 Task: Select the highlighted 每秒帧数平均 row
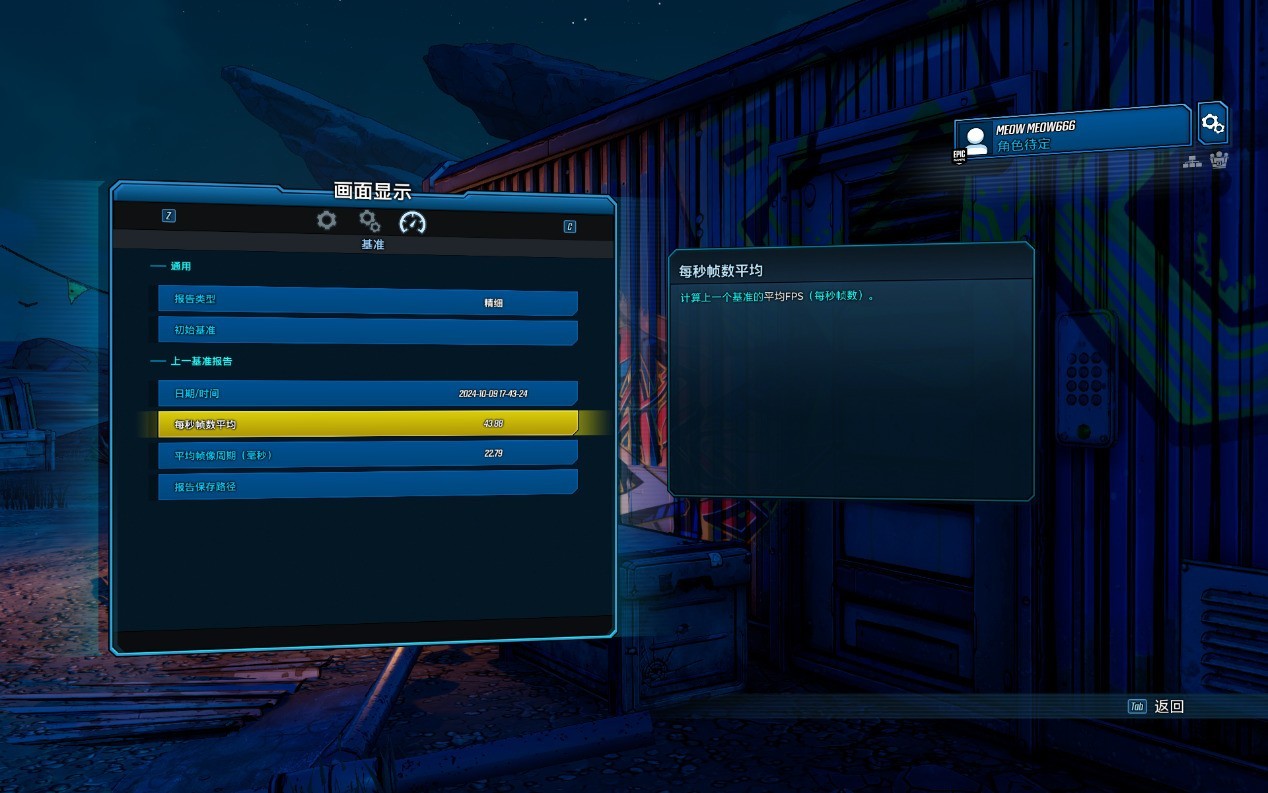pyautogui.click(x=367, y=424)
